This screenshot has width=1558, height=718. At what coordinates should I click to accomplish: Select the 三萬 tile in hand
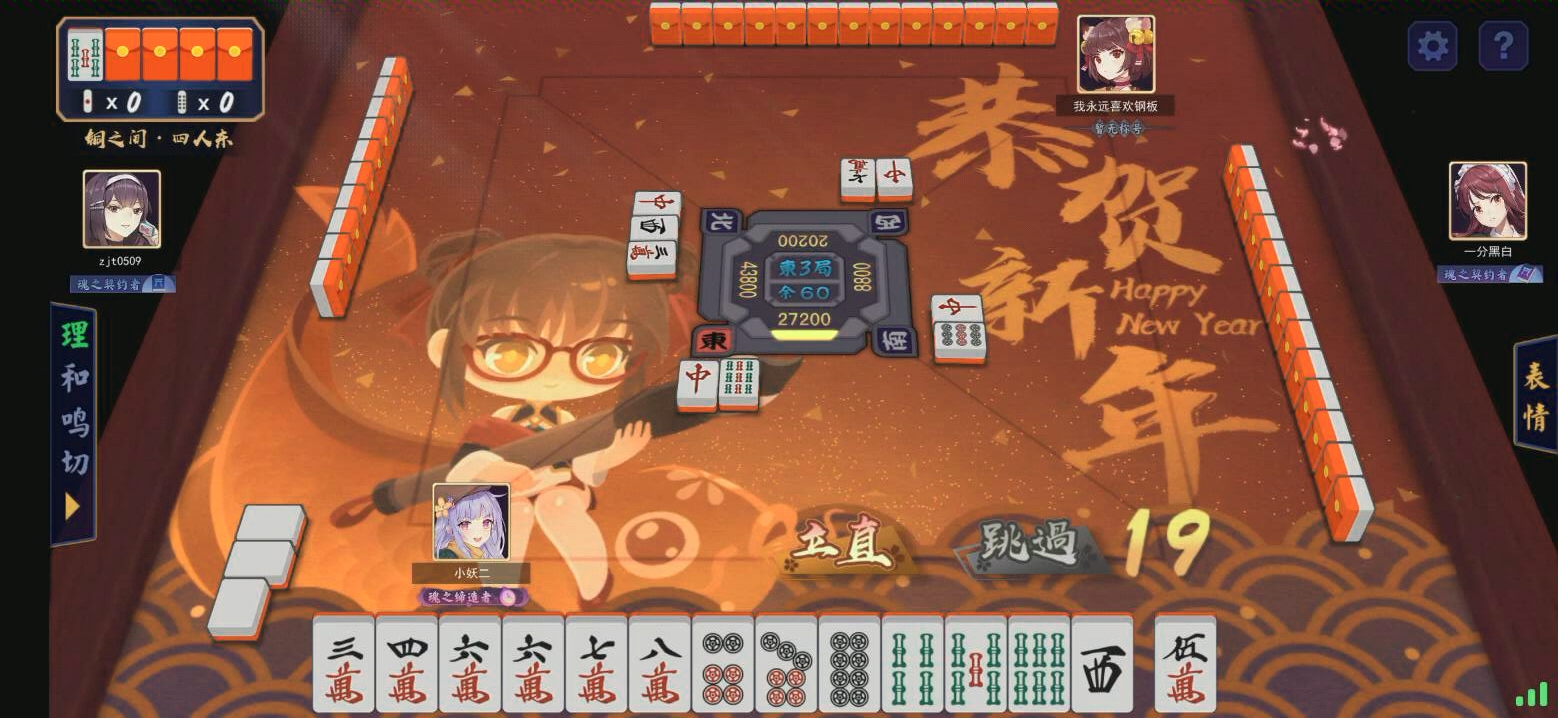point(344,664)
